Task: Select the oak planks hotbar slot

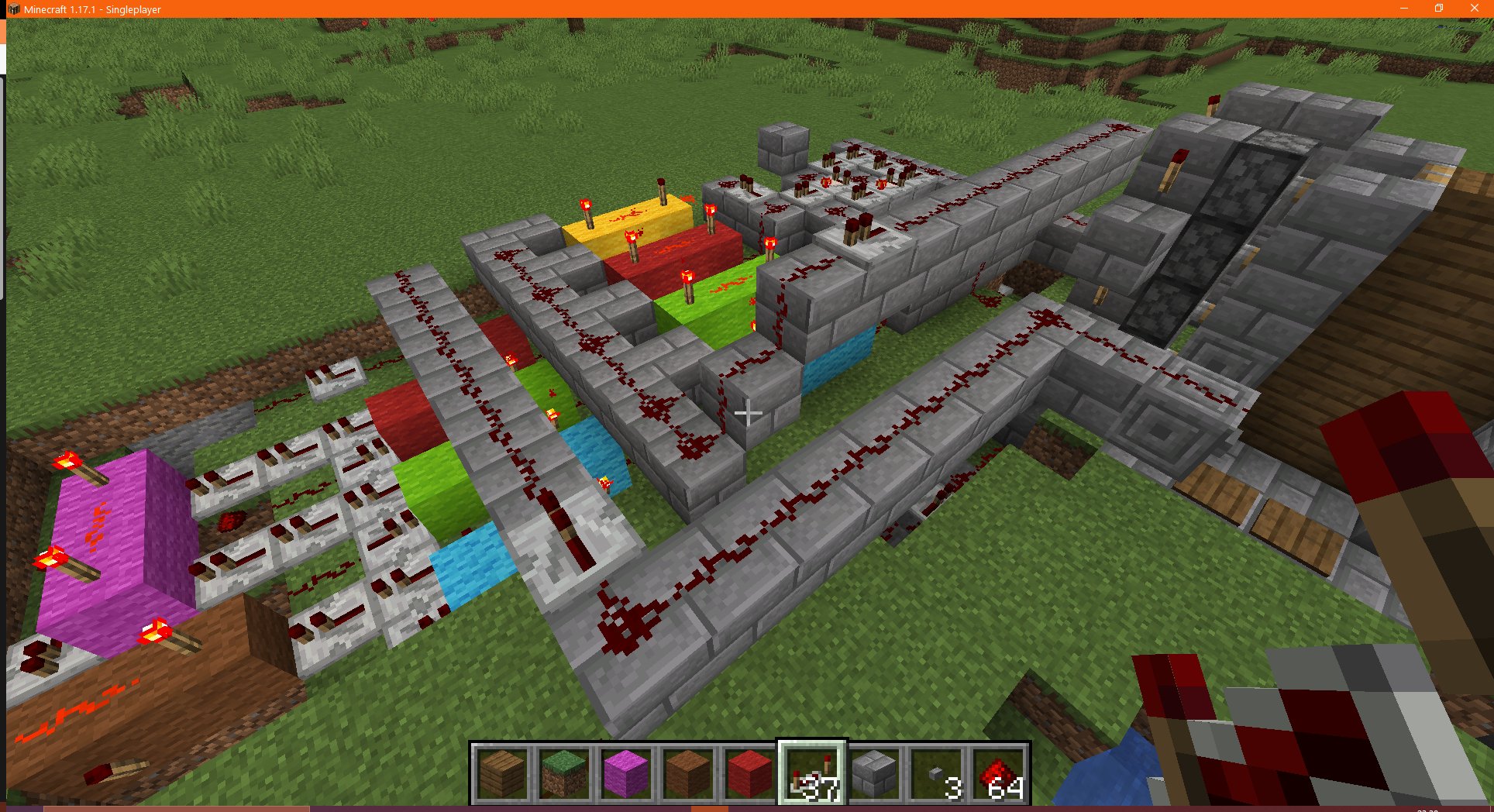Action: coord(502,771)
